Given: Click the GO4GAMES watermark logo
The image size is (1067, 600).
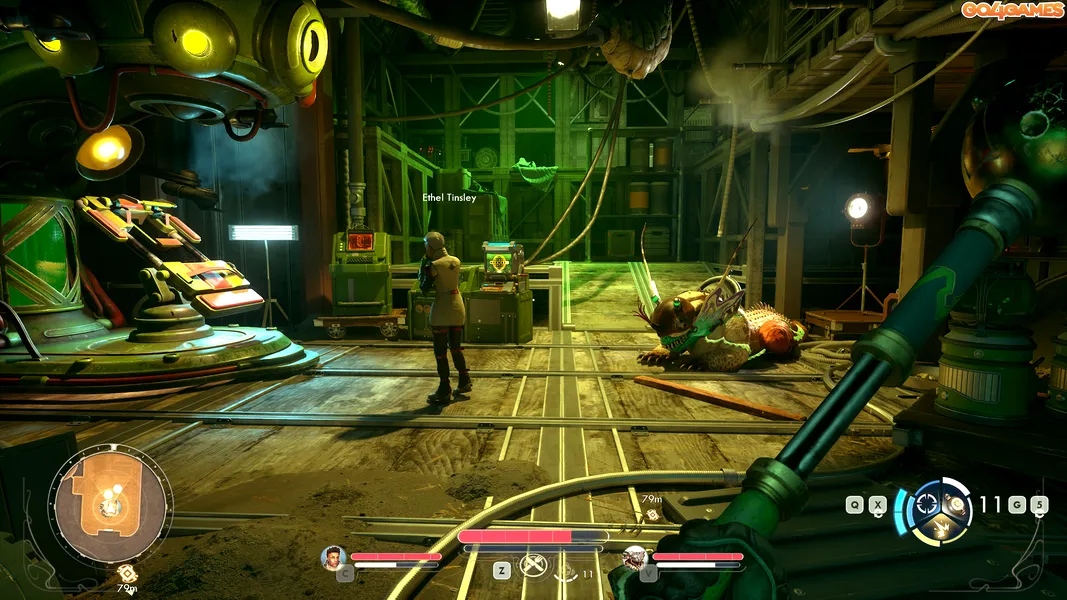Looking at the screenshot, I should [1011, 10].
